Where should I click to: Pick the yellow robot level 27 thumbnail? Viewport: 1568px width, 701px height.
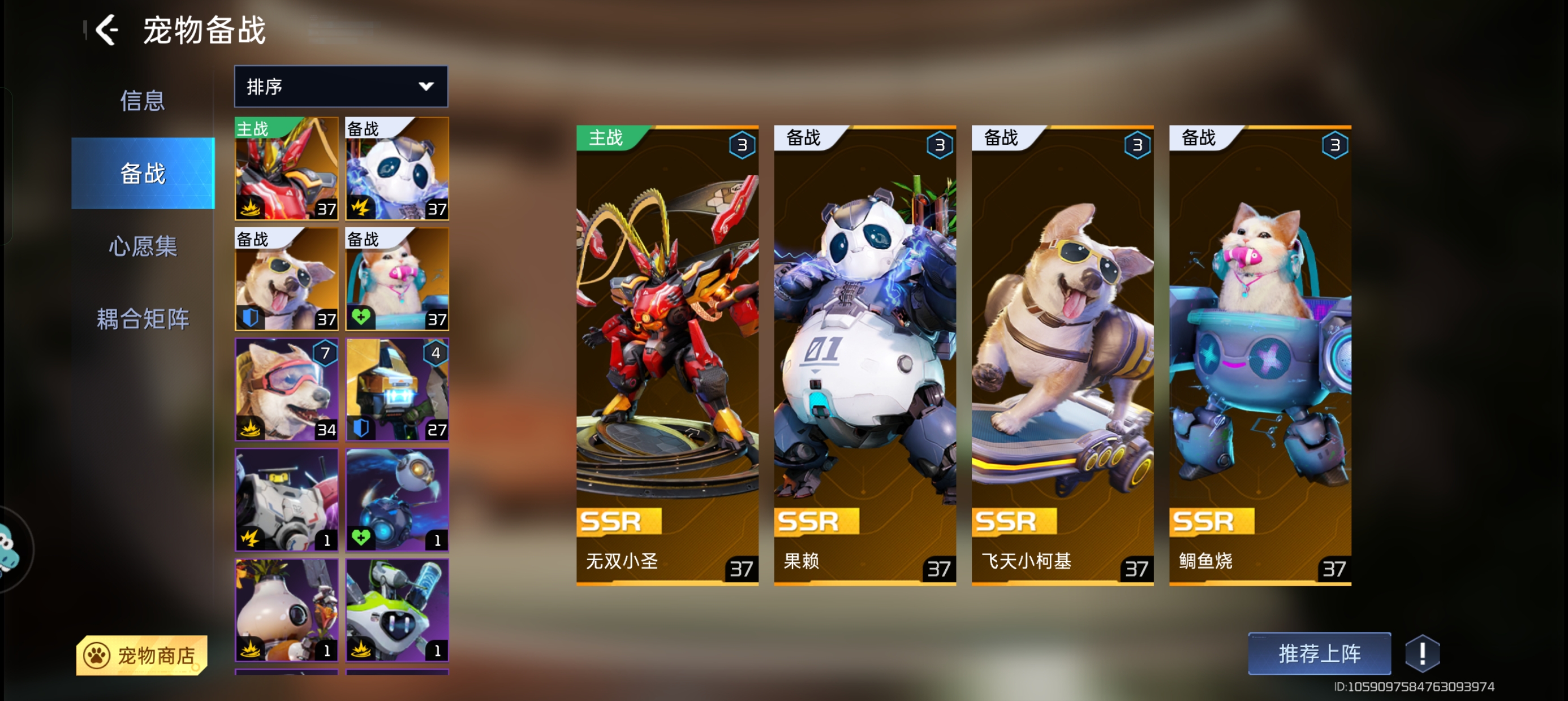[x=397, y=390]
